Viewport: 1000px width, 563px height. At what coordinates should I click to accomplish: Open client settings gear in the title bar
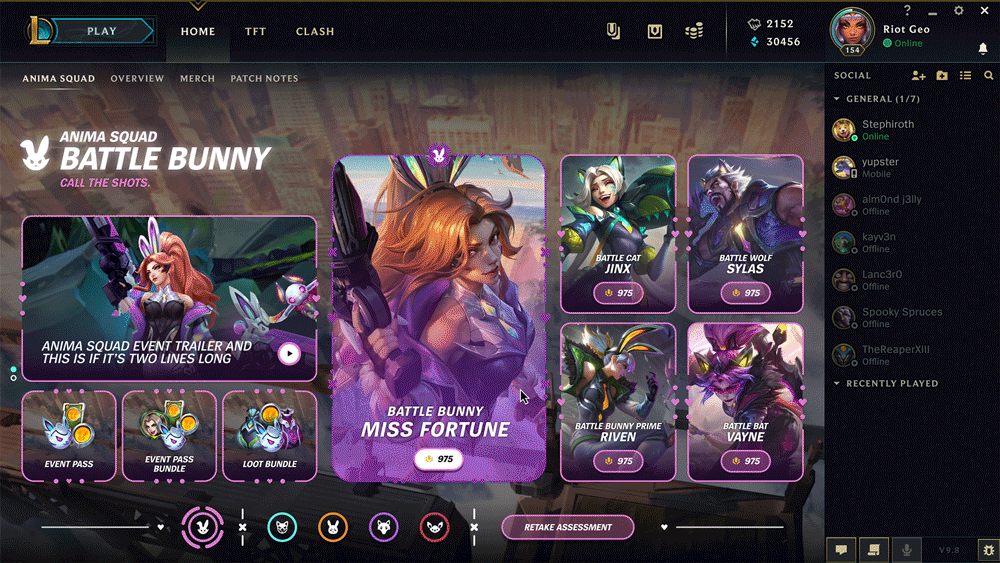[958, 11]
